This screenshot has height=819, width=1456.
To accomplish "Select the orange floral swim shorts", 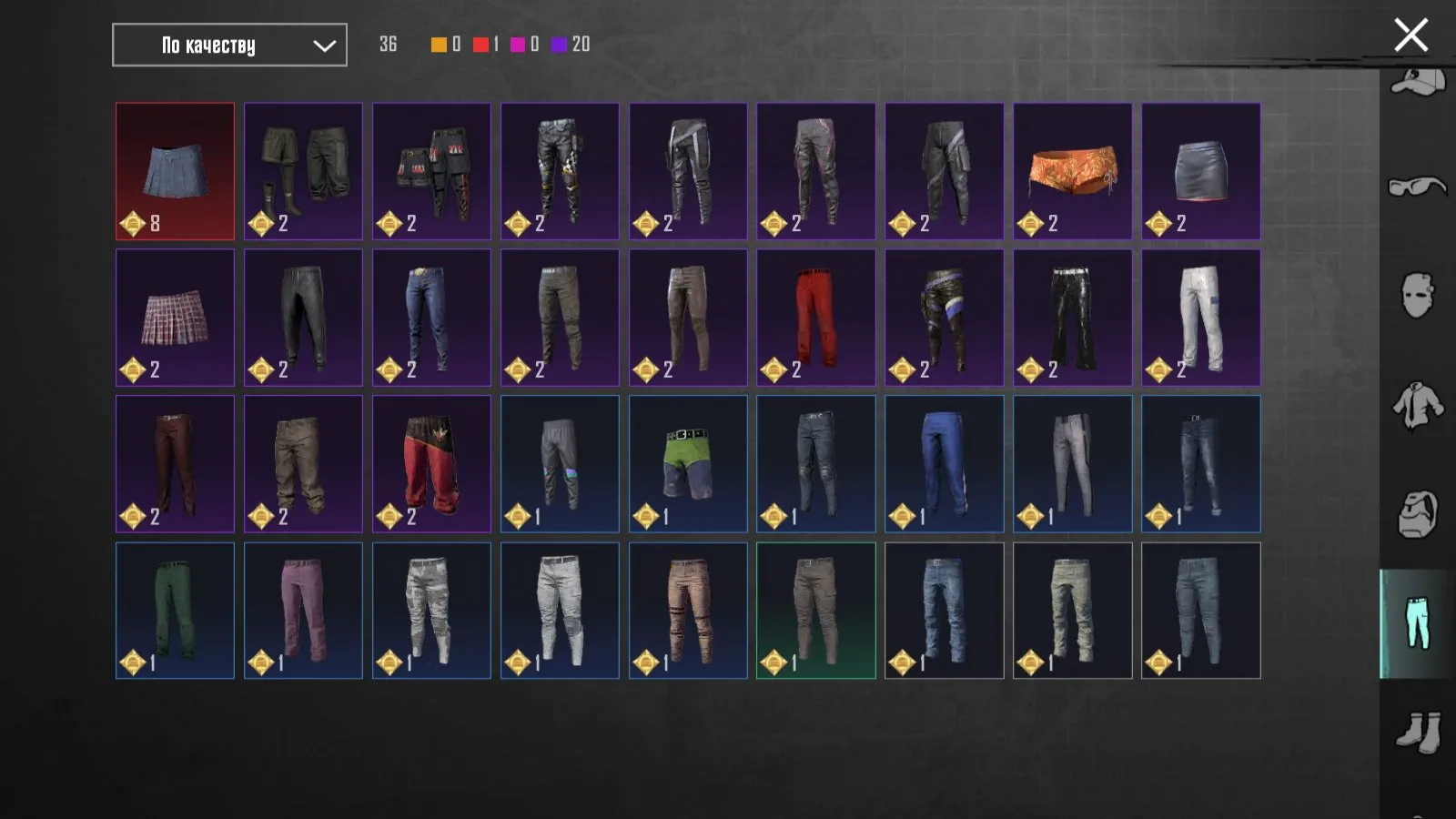I will [x=1072, y=171].
